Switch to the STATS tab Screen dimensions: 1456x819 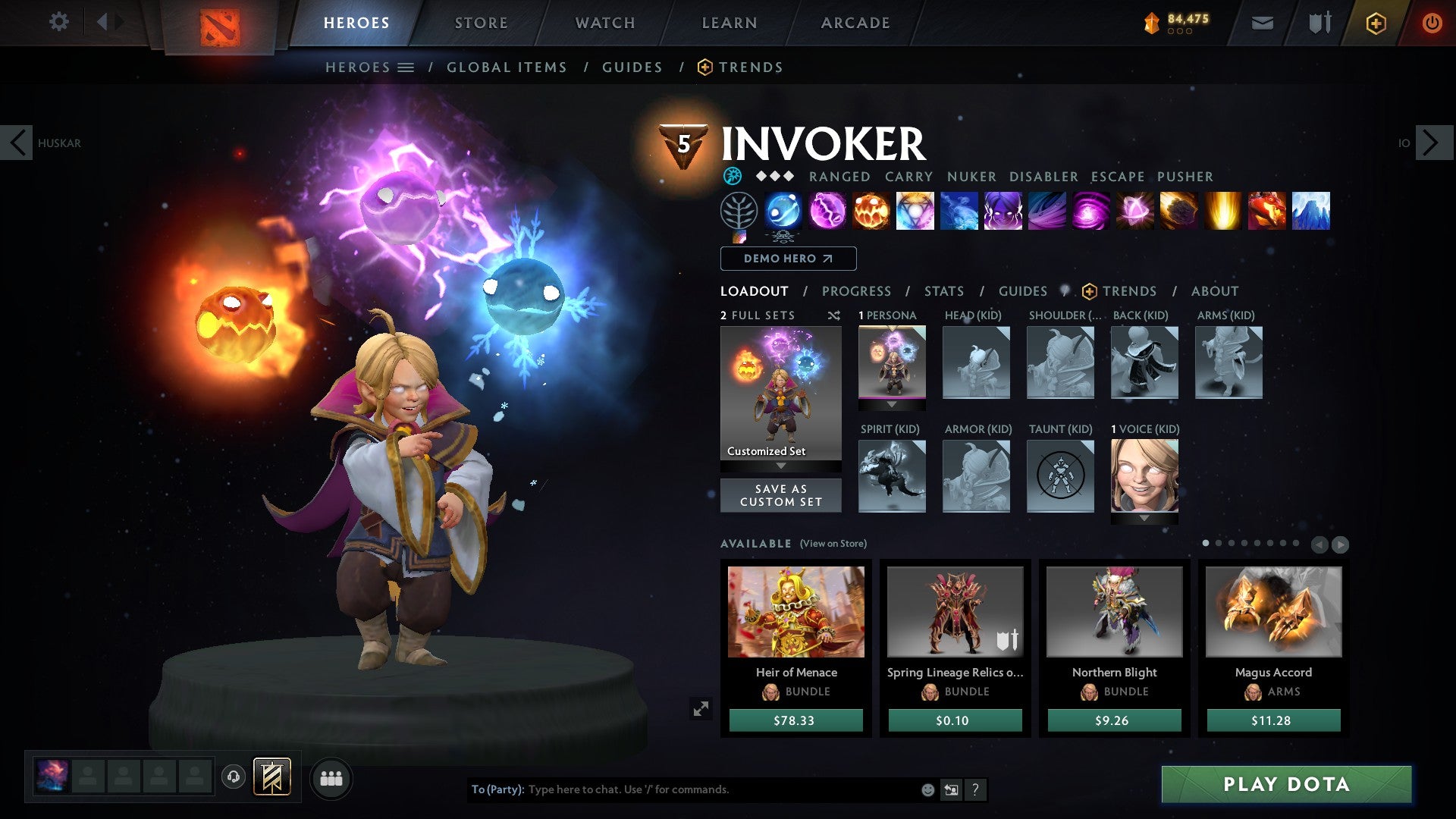click(943, 290)
